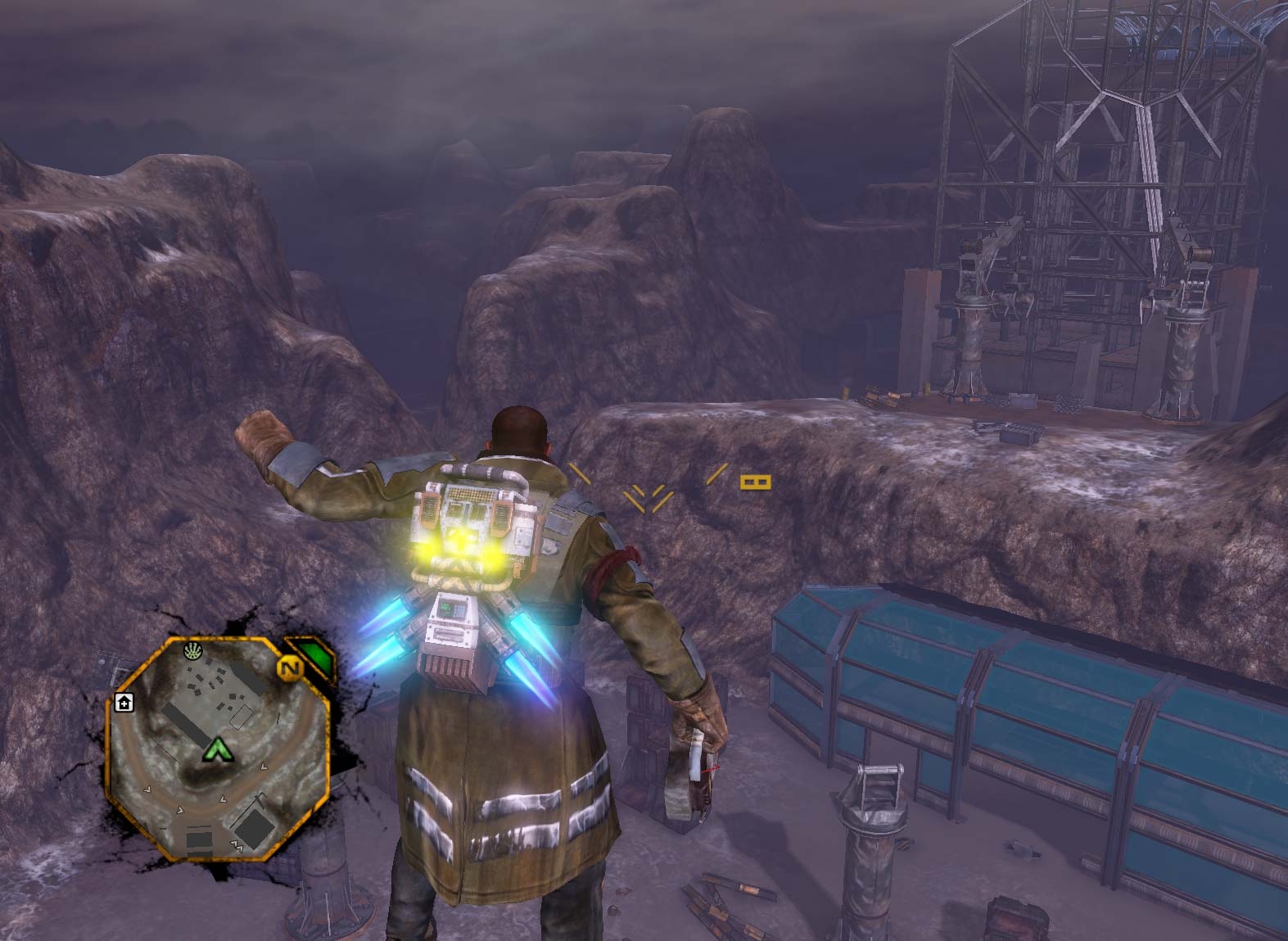Select the green handprint marker on minimap
This screenshot has height=941, width=1288.
coord(194,651)
